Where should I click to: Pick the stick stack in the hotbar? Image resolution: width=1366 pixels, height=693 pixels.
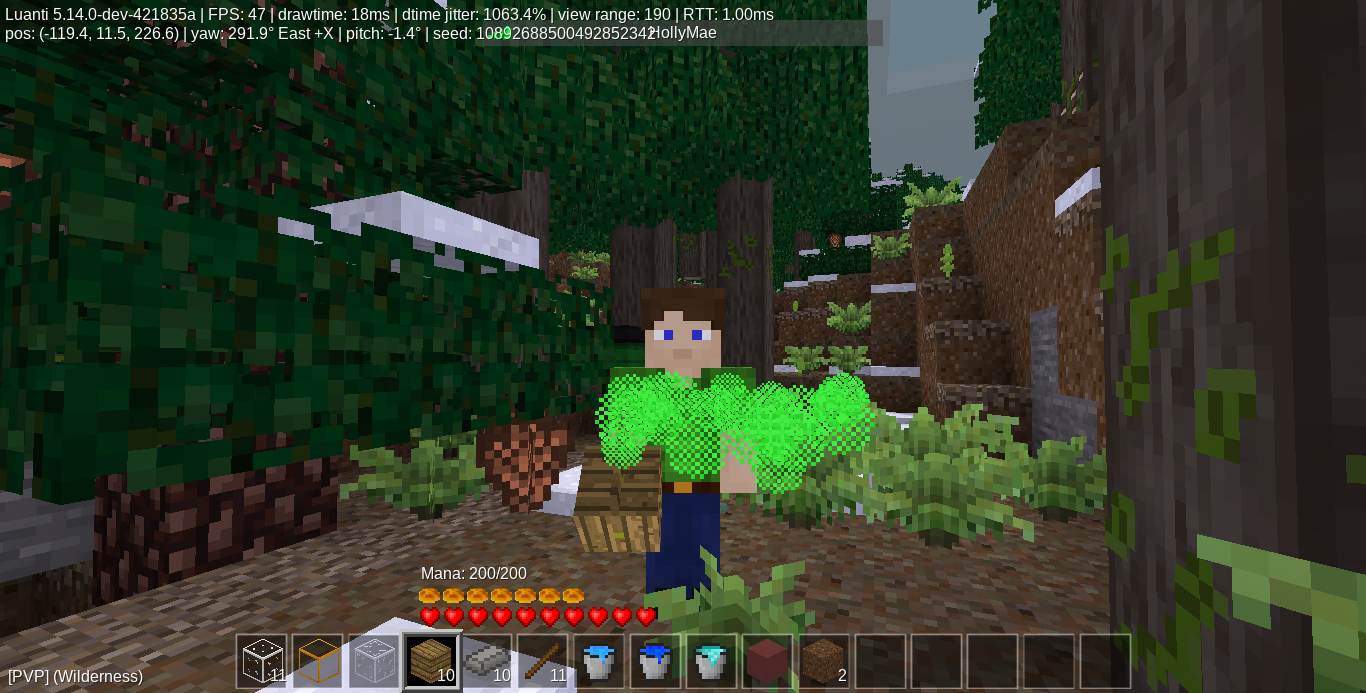pyautogui.click(x=543, y=661)
